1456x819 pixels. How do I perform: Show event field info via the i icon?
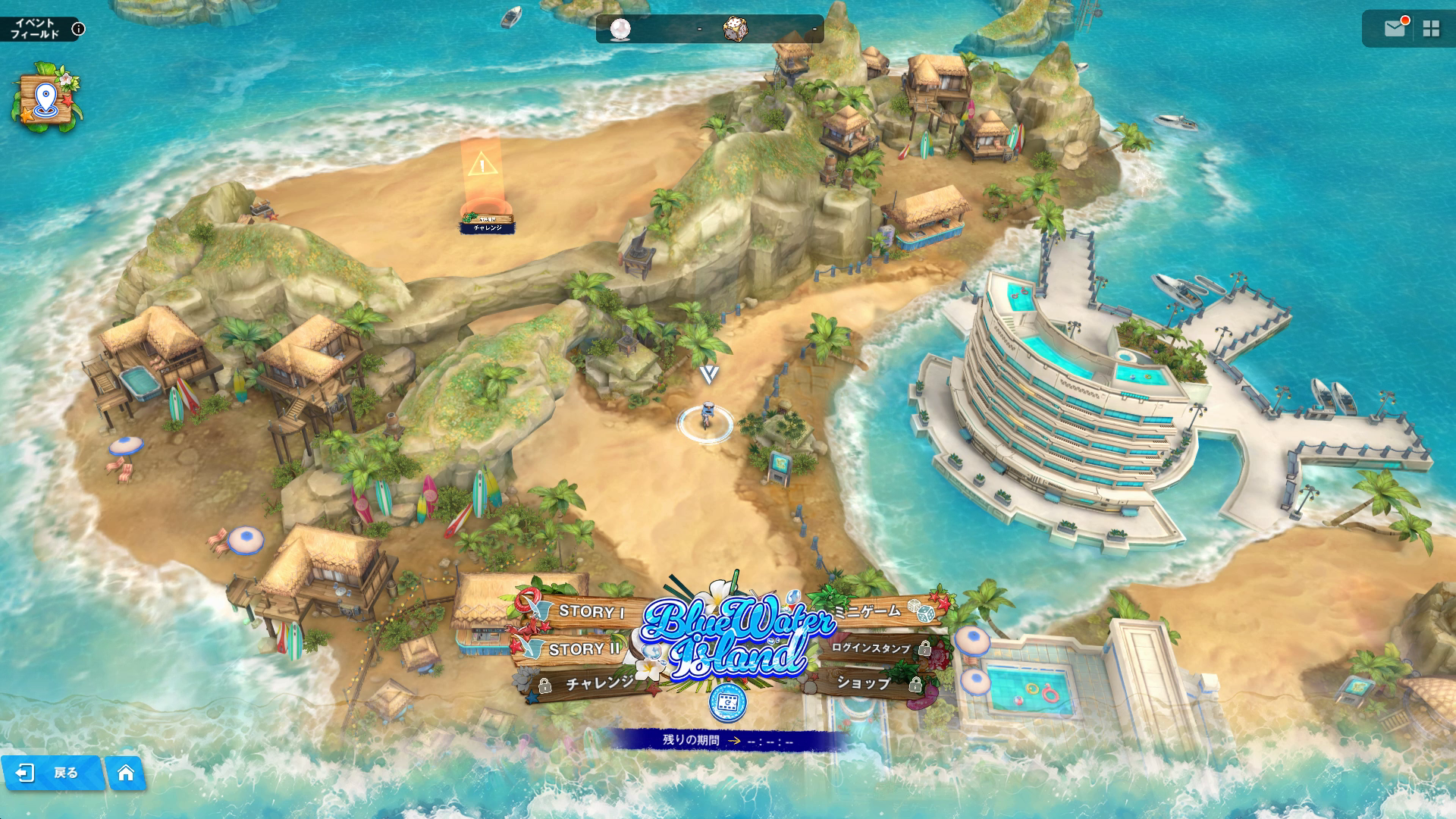[78, 29]
